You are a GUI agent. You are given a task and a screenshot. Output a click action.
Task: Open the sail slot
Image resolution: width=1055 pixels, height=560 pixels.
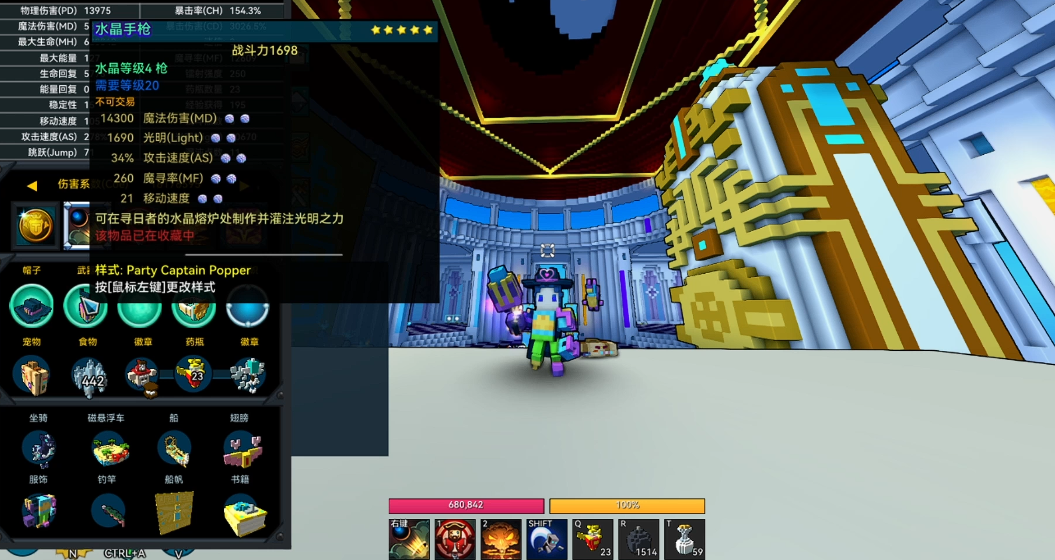pos(175,512)
